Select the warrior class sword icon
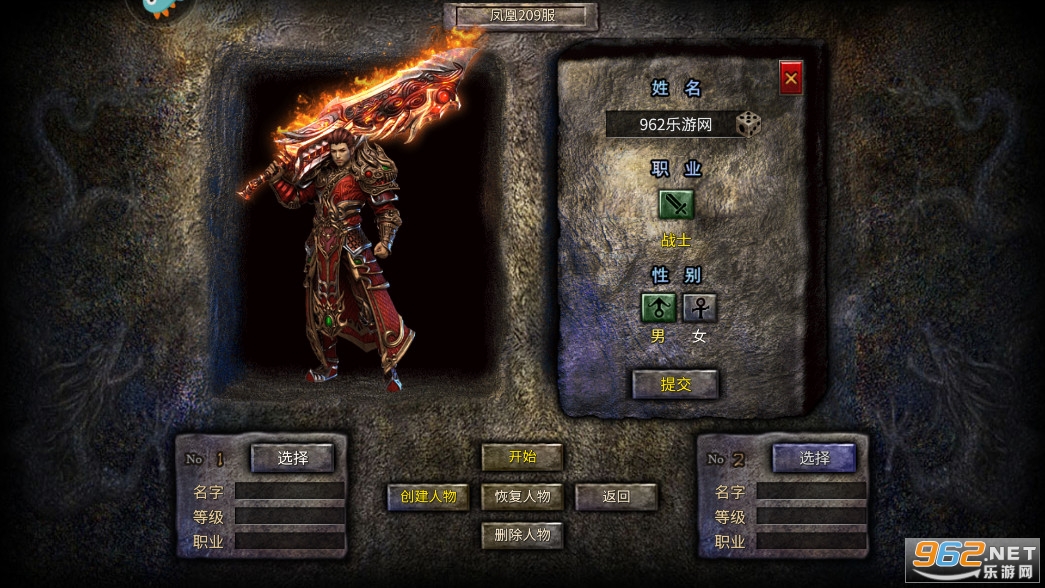 [676, 204]
